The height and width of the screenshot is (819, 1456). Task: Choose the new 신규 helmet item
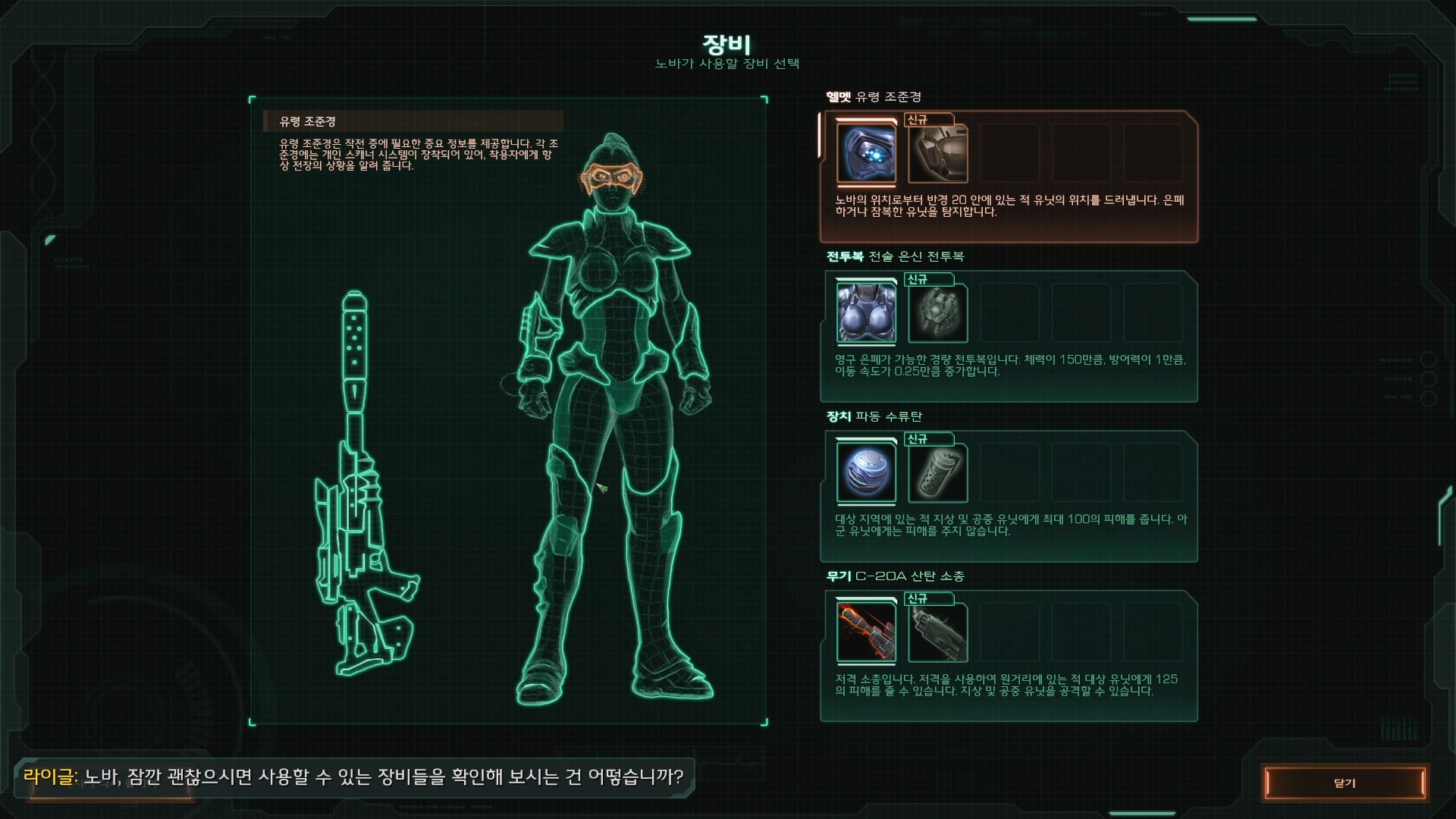click(937, 154)
